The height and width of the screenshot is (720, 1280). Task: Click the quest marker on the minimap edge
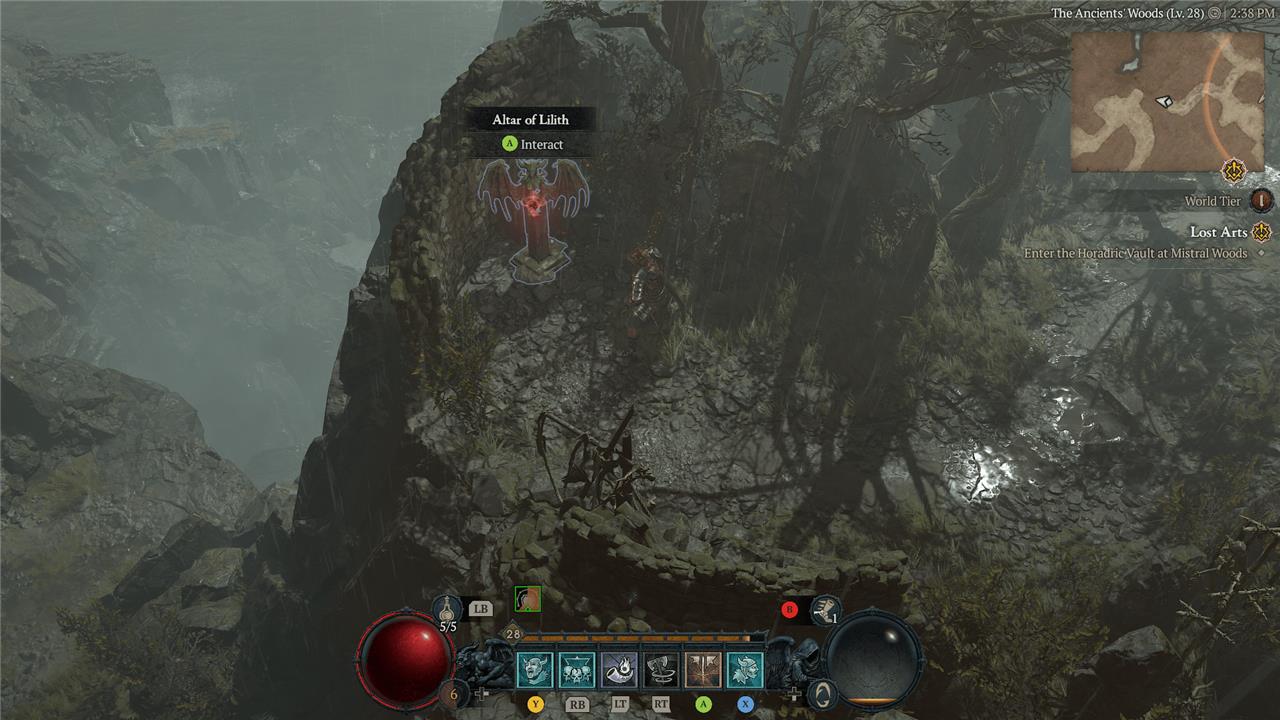[x=1232, y=169]
